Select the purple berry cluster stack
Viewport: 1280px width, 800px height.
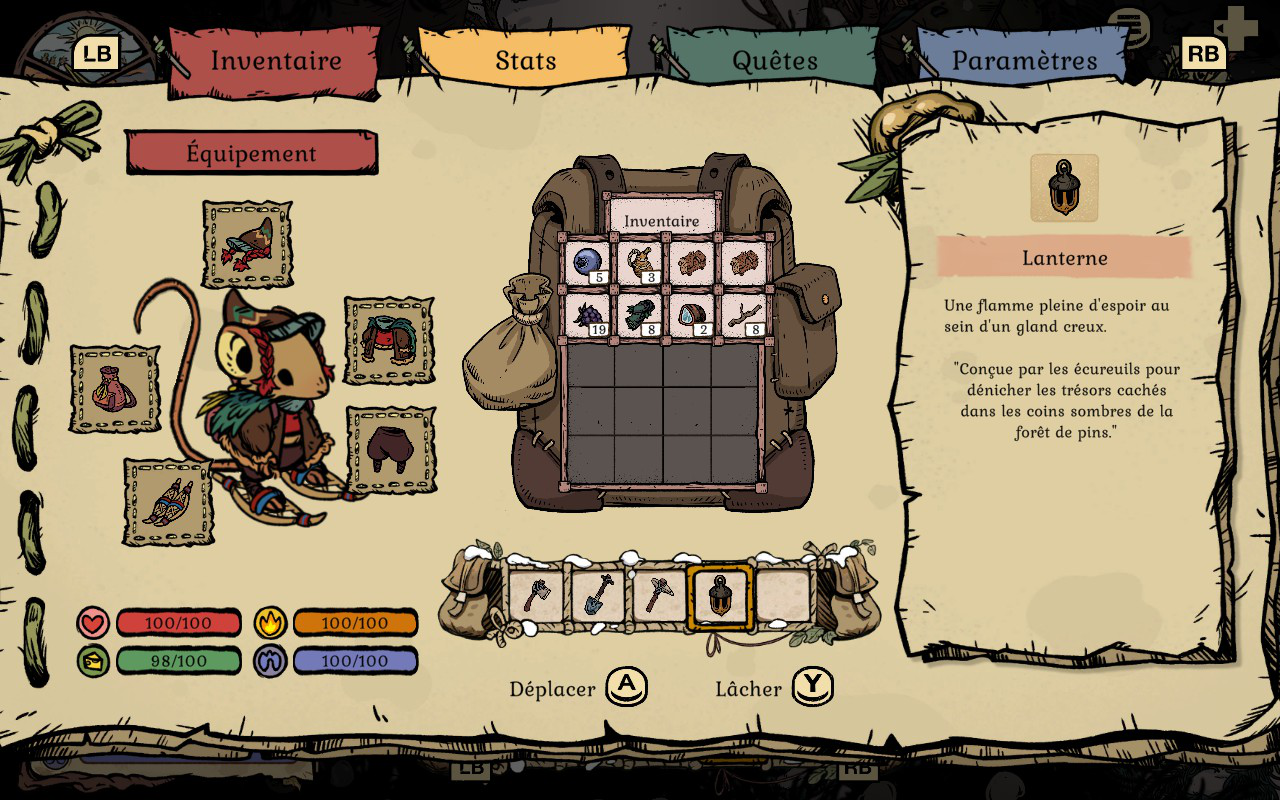click(587, 316)
